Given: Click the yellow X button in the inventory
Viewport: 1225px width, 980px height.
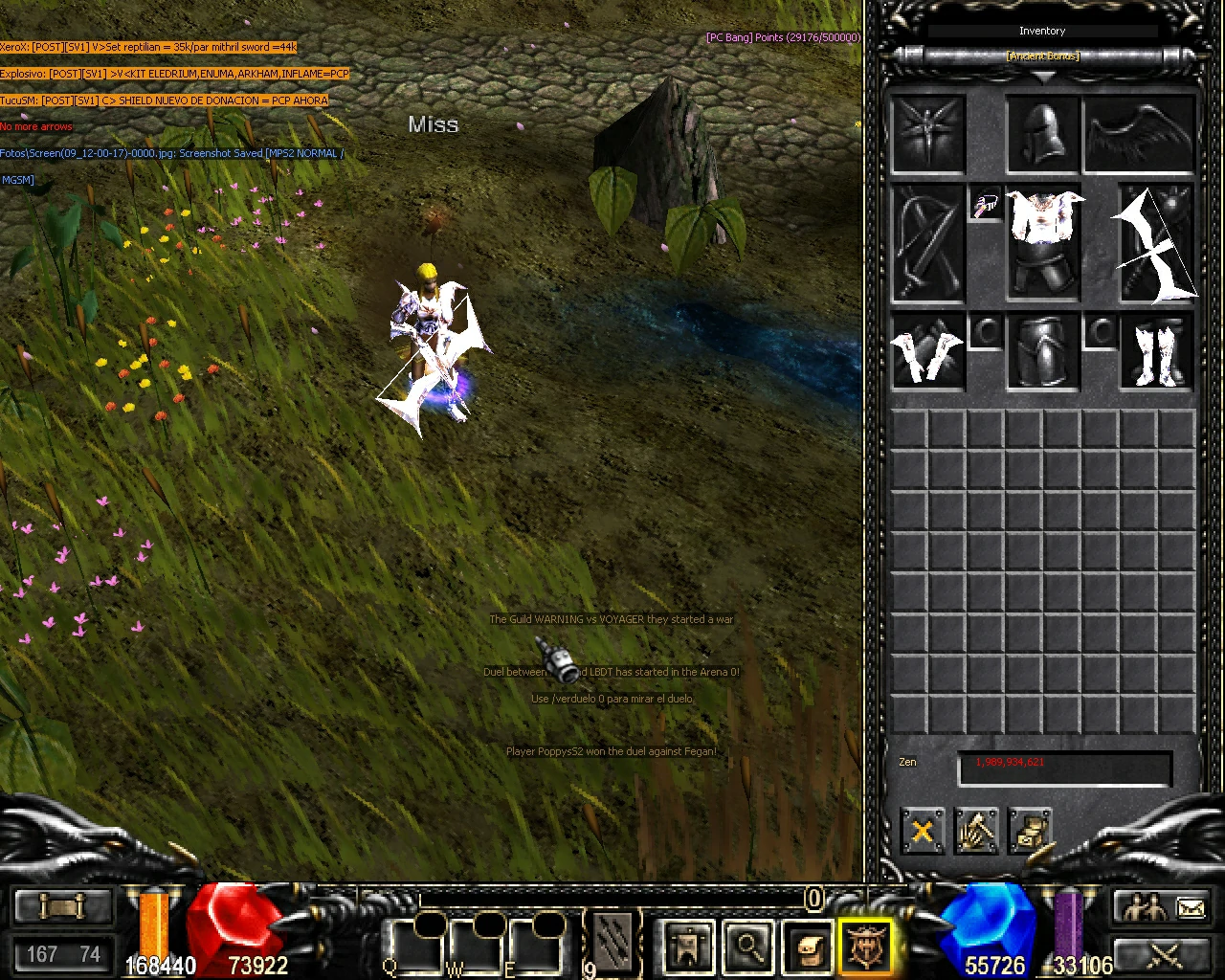Looking at the screenshot, I should [922, 831].
